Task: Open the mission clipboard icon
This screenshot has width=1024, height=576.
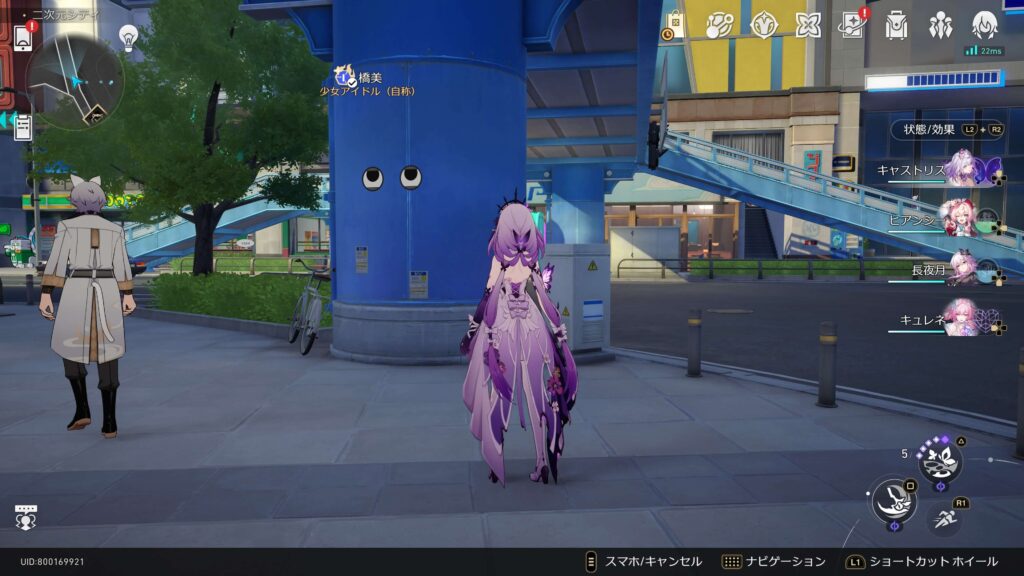Action: click(22, 126)
